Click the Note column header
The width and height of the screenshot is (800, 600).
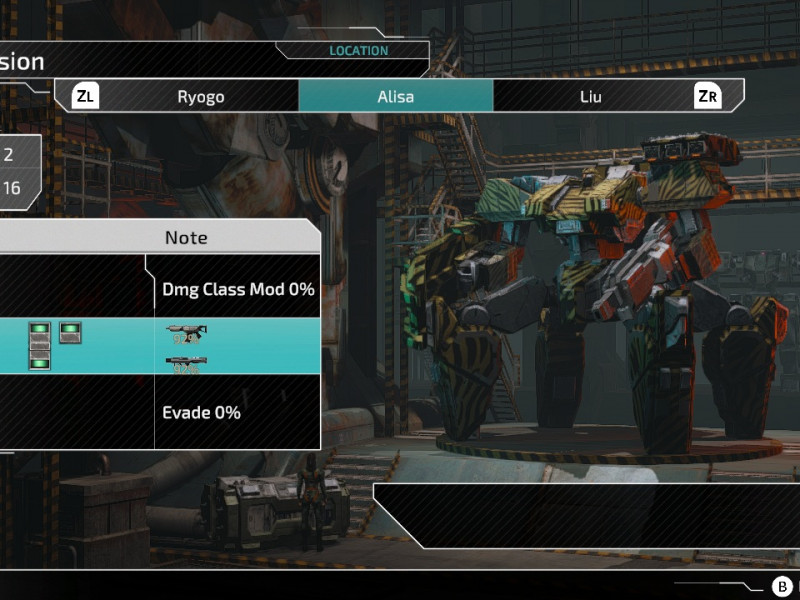point(186,237)
